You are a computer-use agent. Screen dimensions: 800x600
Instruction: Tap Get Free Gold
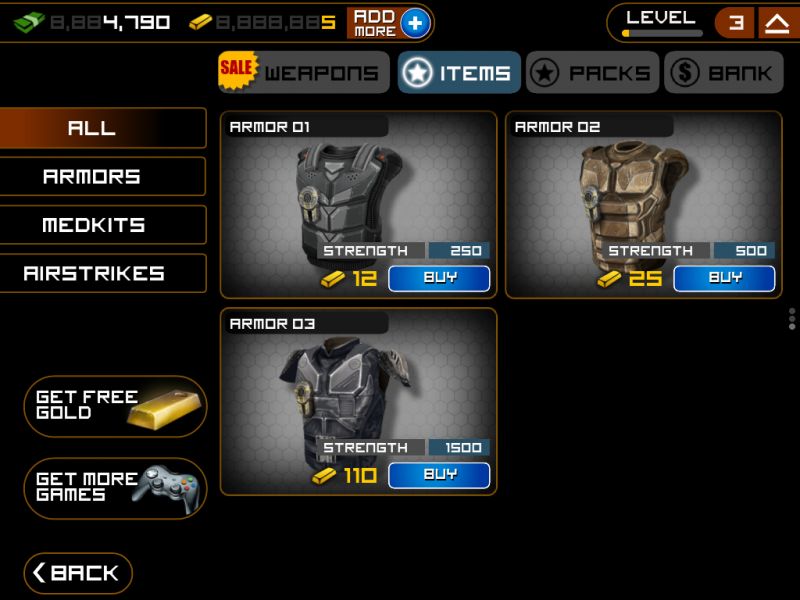click(115, 406)
